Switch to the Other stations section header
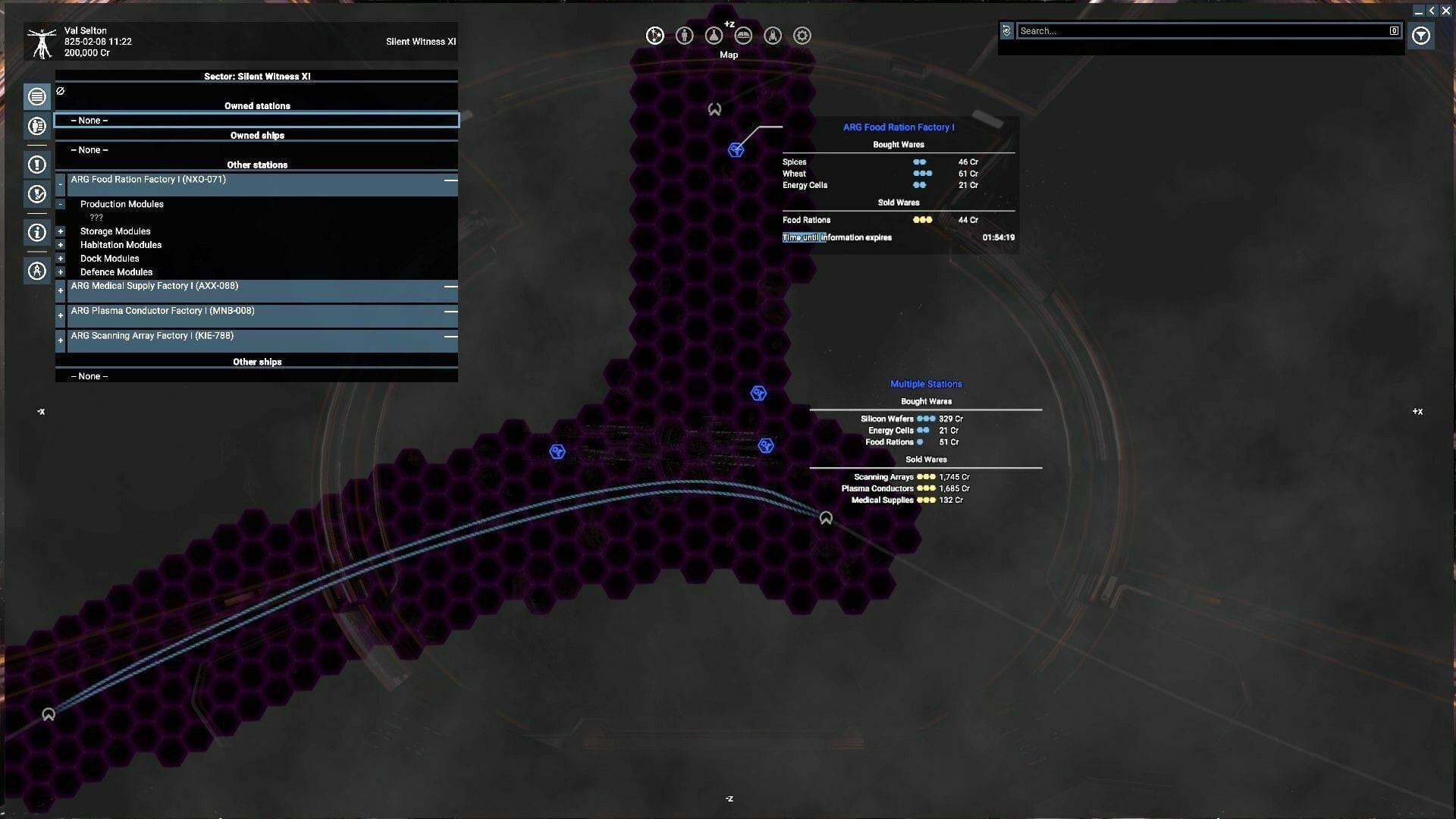This screenshot has width=1456, height=819. (256, 165)
